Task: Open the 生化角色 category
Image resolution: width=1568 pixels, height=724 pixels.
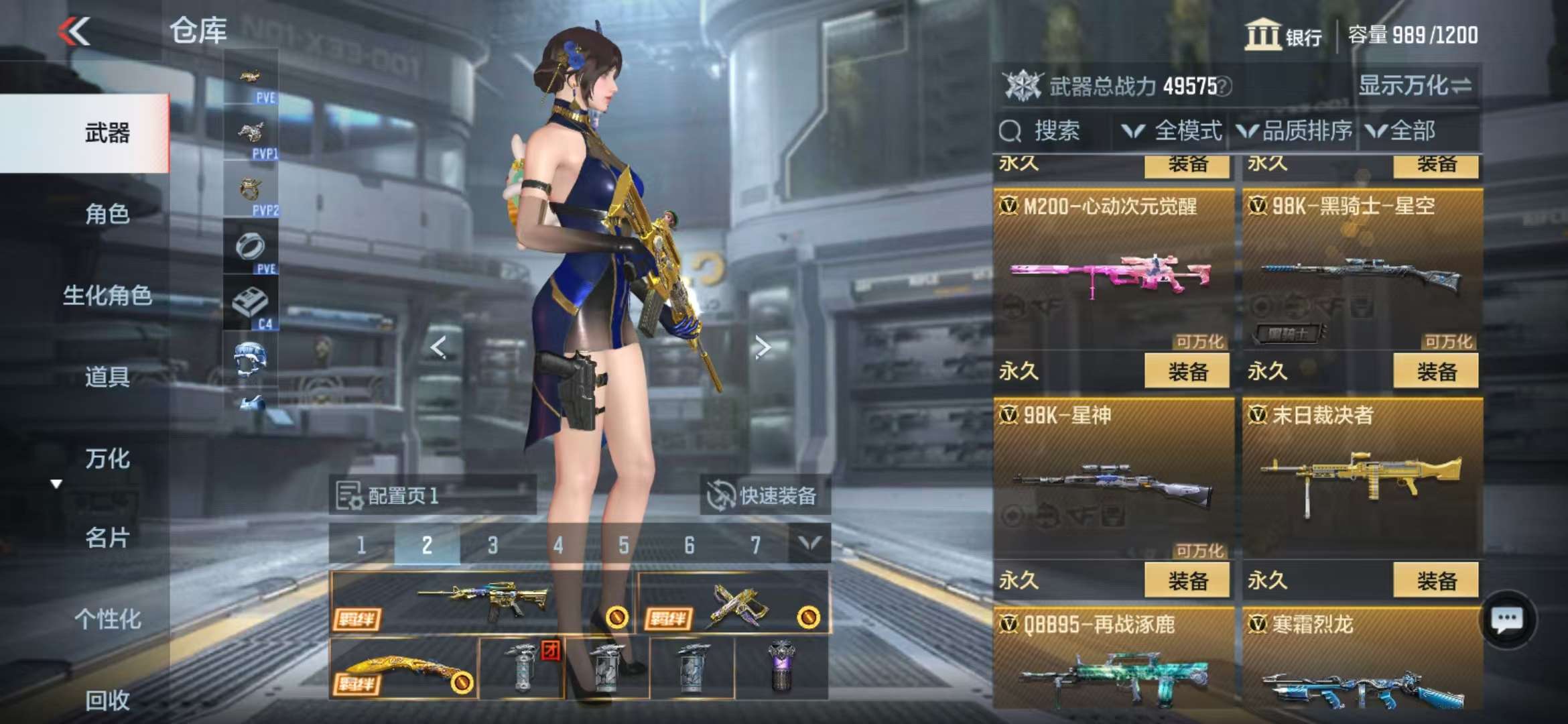Action: click(x=107, y=296)
